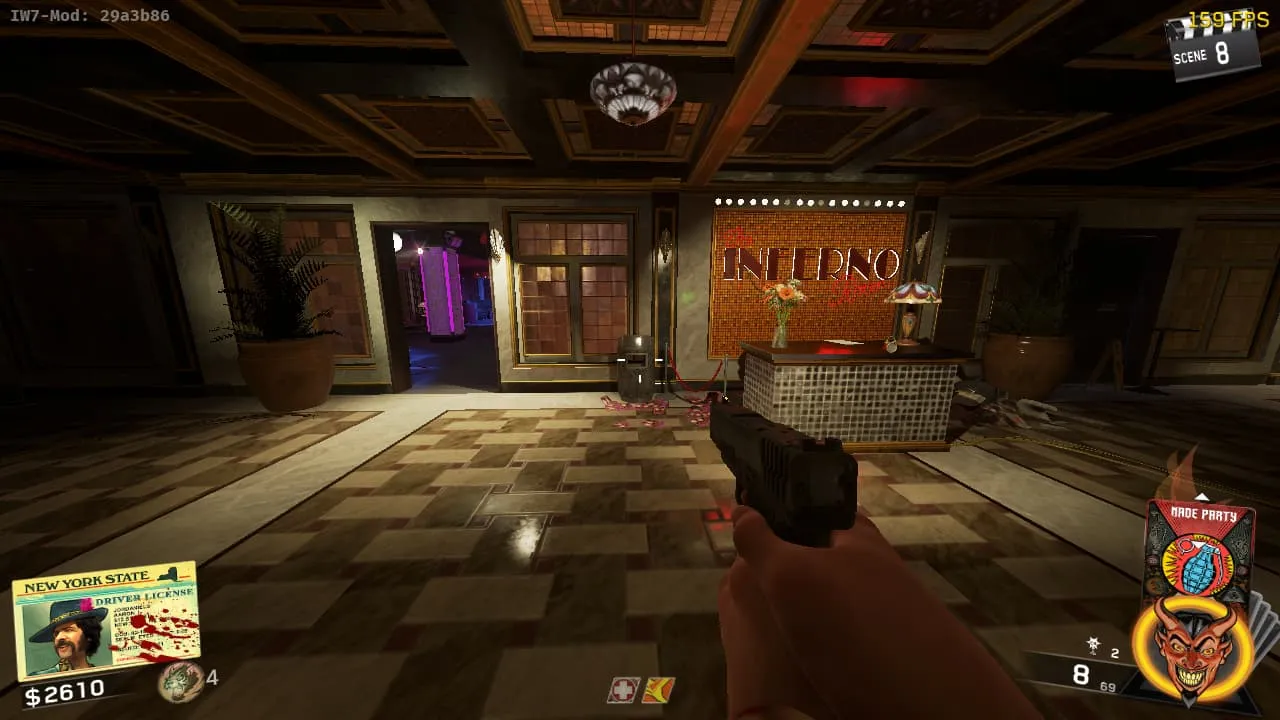Select the yellow and orange perk icon
The image size is (1280, 720).
point(657,690)
